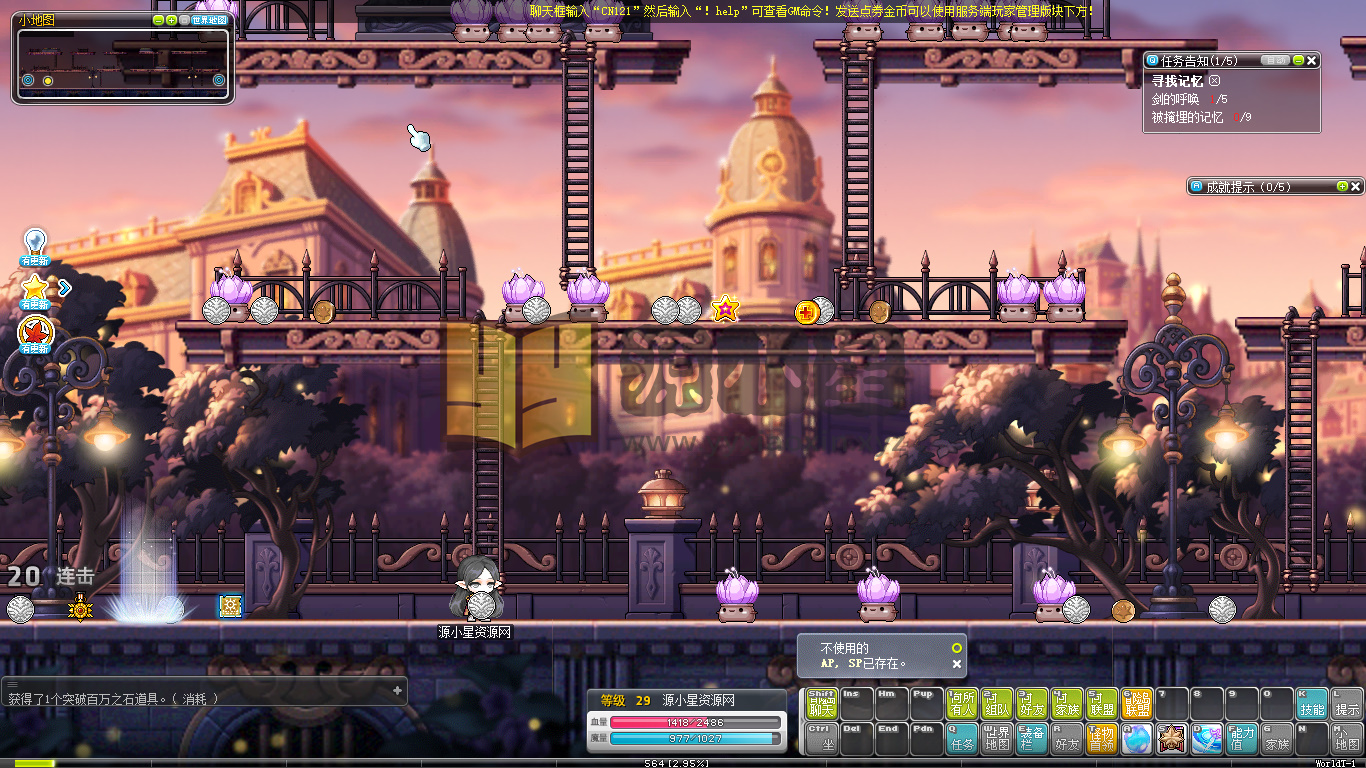Activate the blue orb skill icon

1136,739
